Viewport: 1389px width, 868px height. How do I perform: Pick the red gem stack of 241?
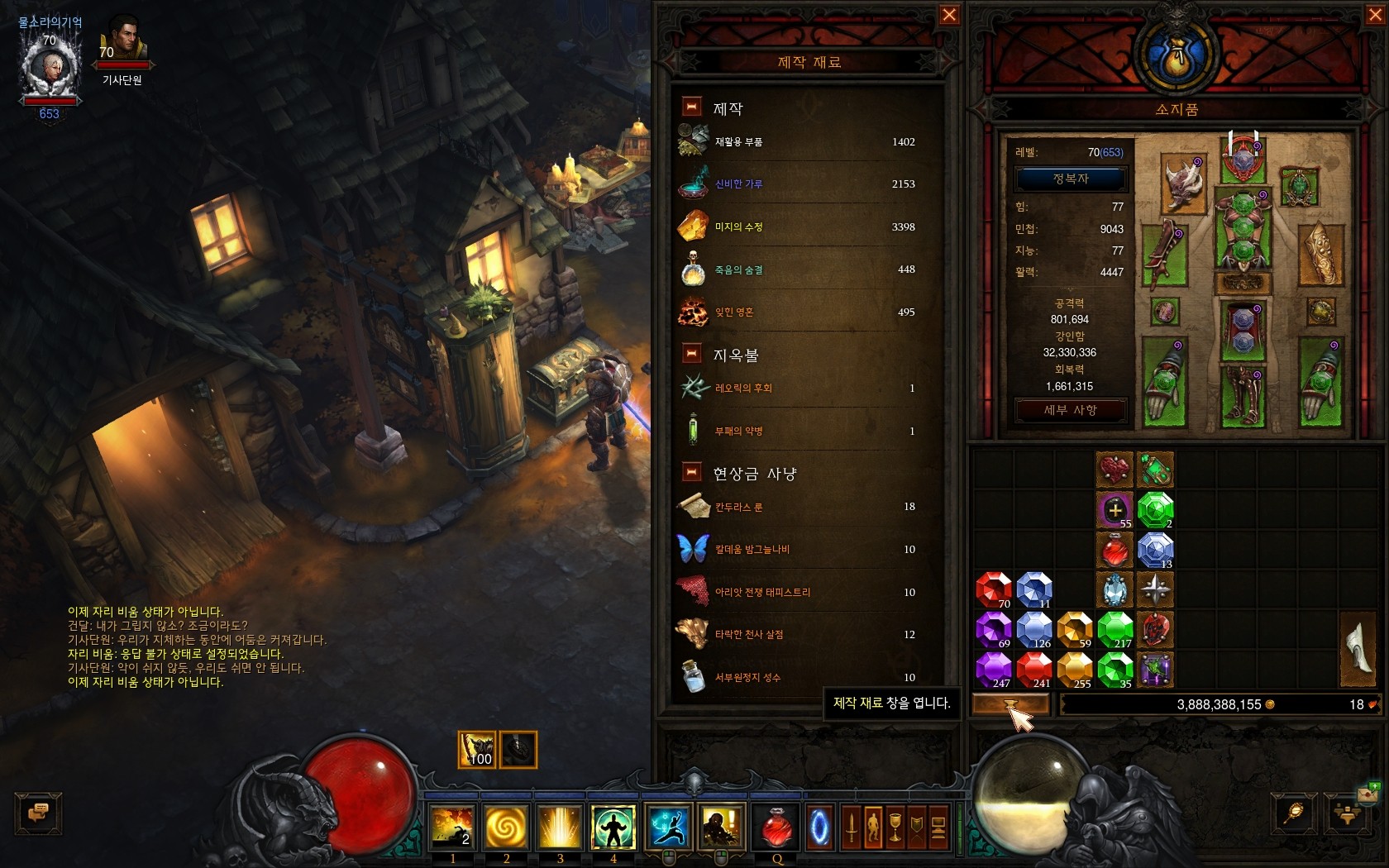coord(1033,670)
